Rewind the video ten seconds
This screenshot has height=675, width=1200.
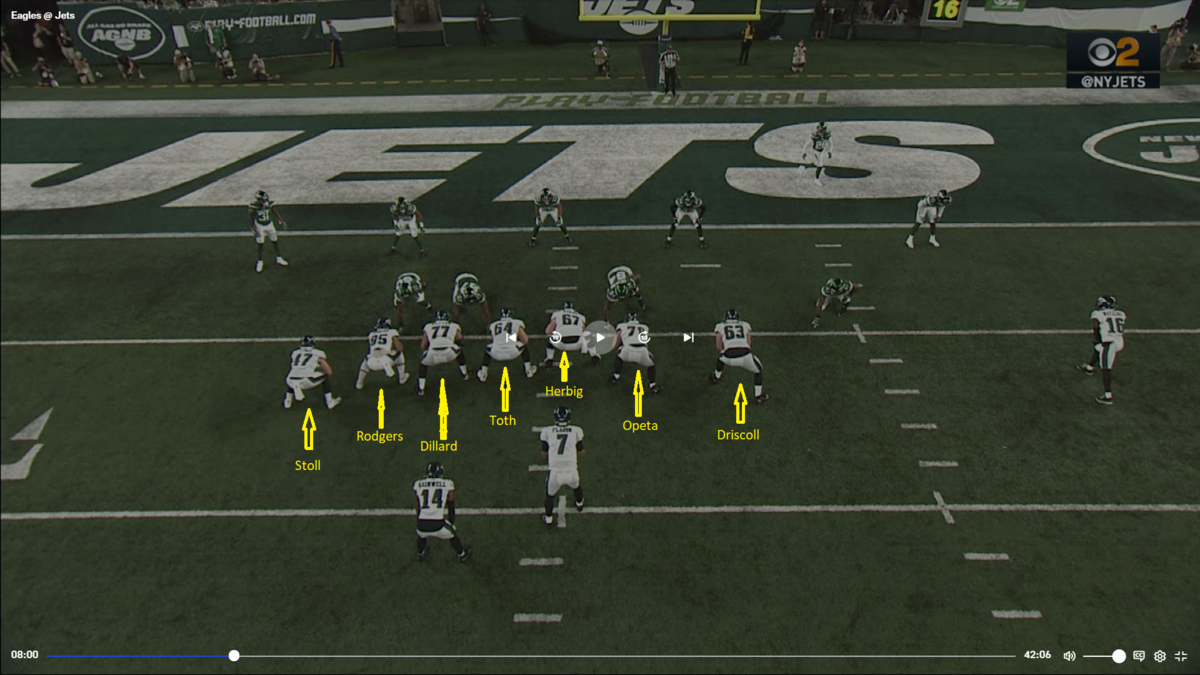click(556, 338)
